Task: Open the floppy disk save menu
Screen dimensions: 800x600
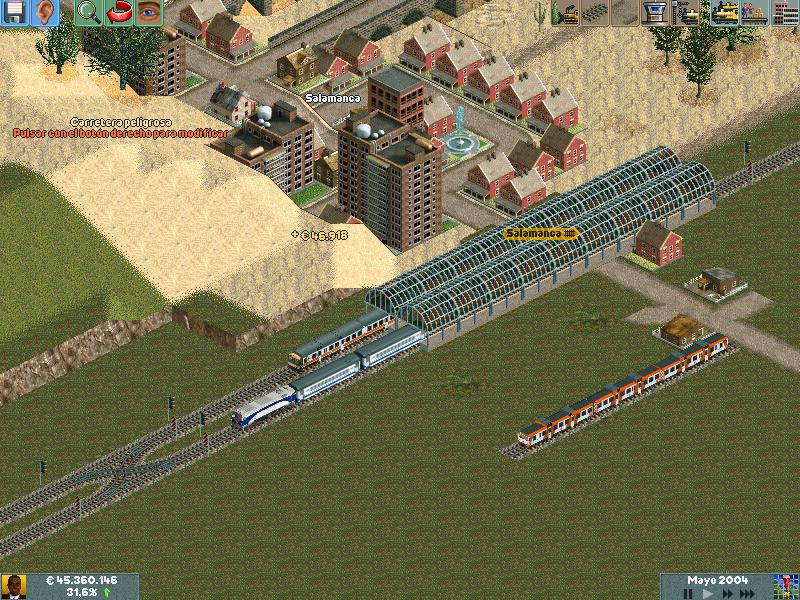Action: tap(14, 13)
